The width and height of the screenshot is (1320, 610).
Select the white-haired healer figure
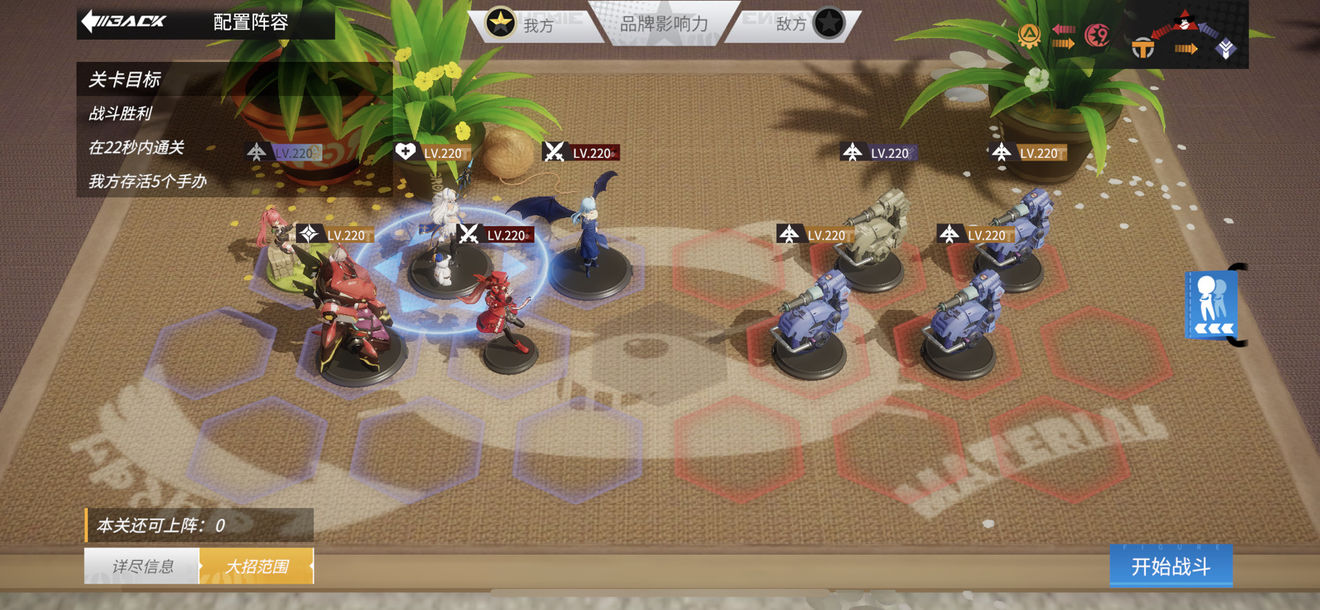(x=445, y=240)
